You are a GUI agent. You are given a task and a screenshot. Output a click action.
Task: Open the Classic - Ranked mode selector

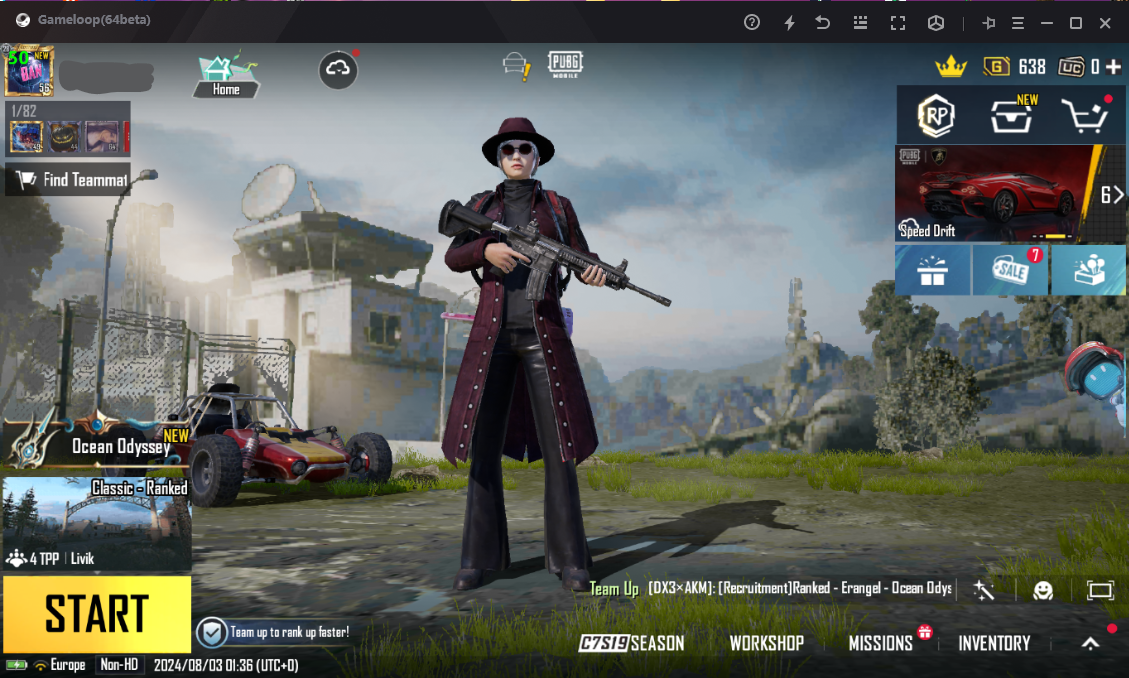click(96, 523)
